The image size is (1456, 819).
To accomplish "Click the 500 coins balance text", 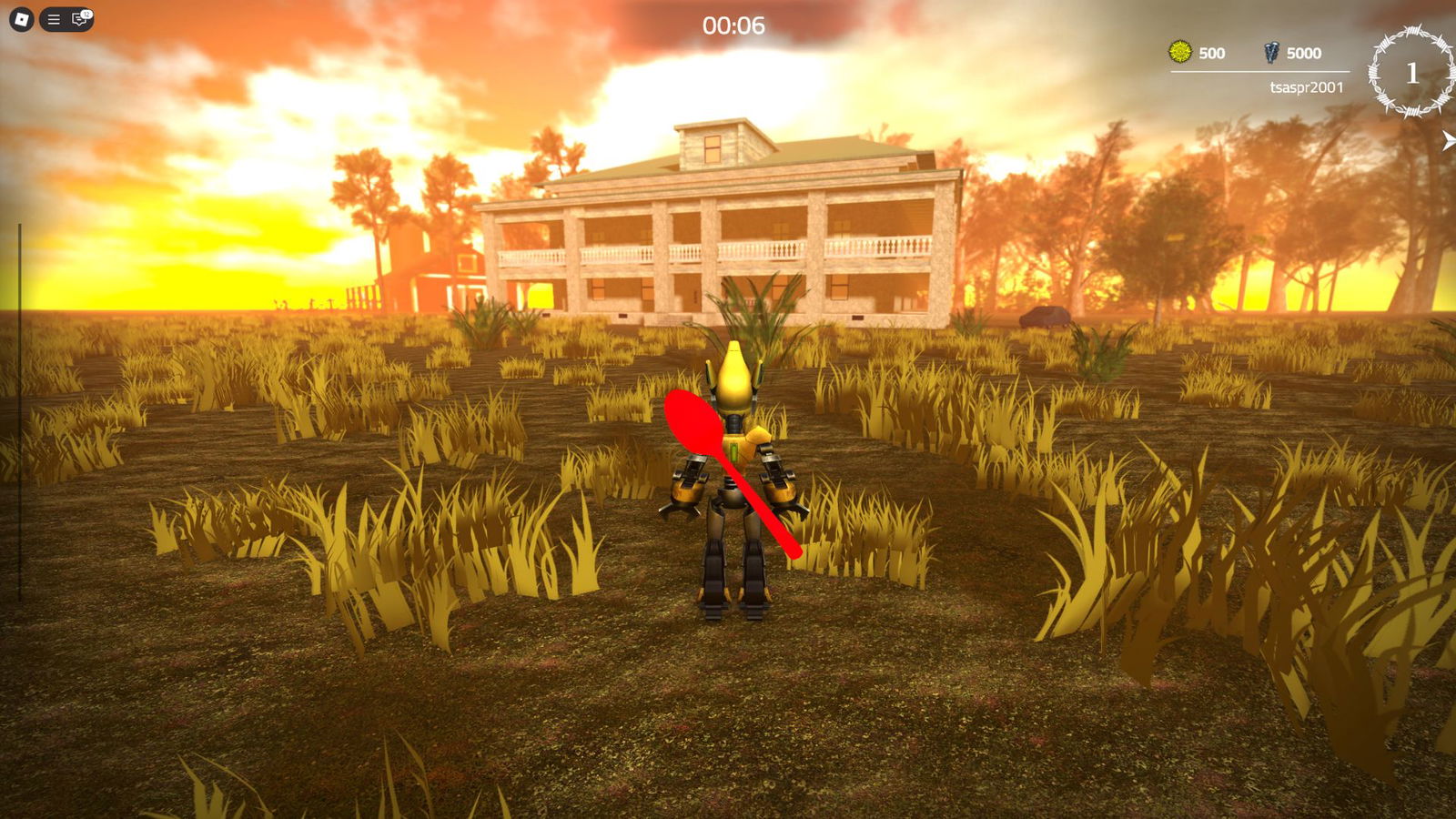I will (1211, 53).
